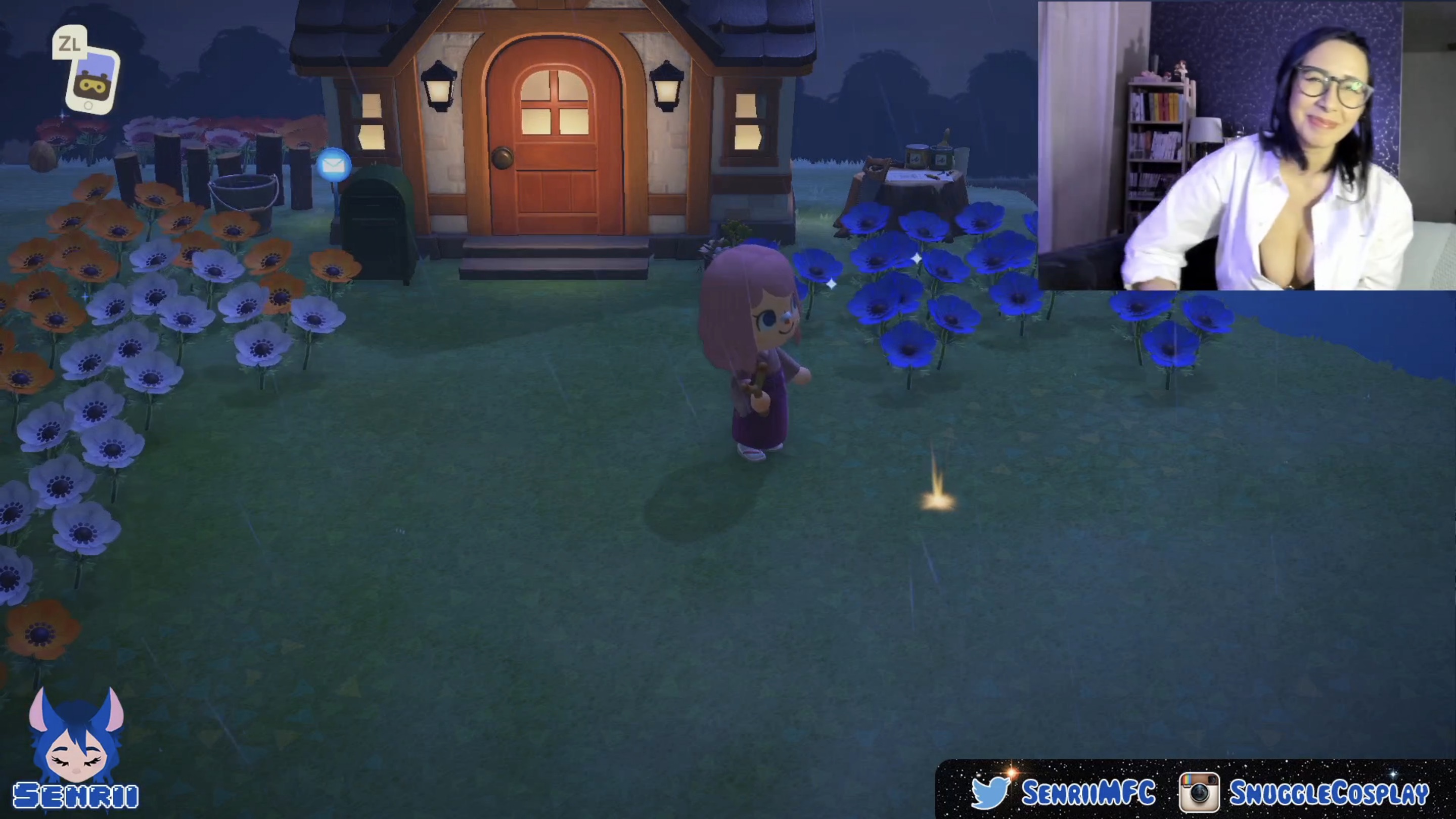The height and width of the screenshot is (819, 1456).
Task: Select the streamer webcam overlay
Action: (x=1246, y=146)
